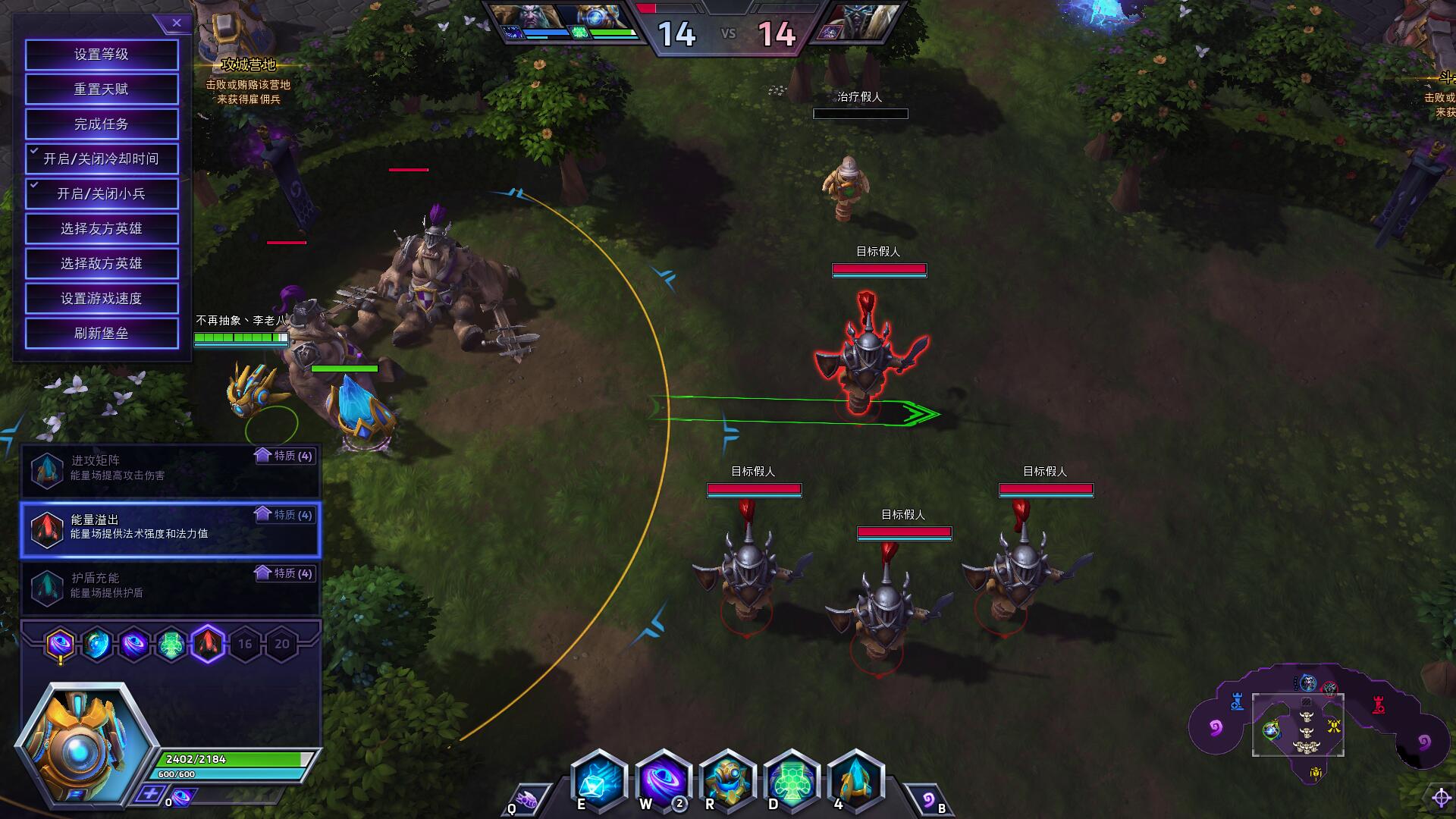Use the R heroic ability icon

tap(727, 781)
